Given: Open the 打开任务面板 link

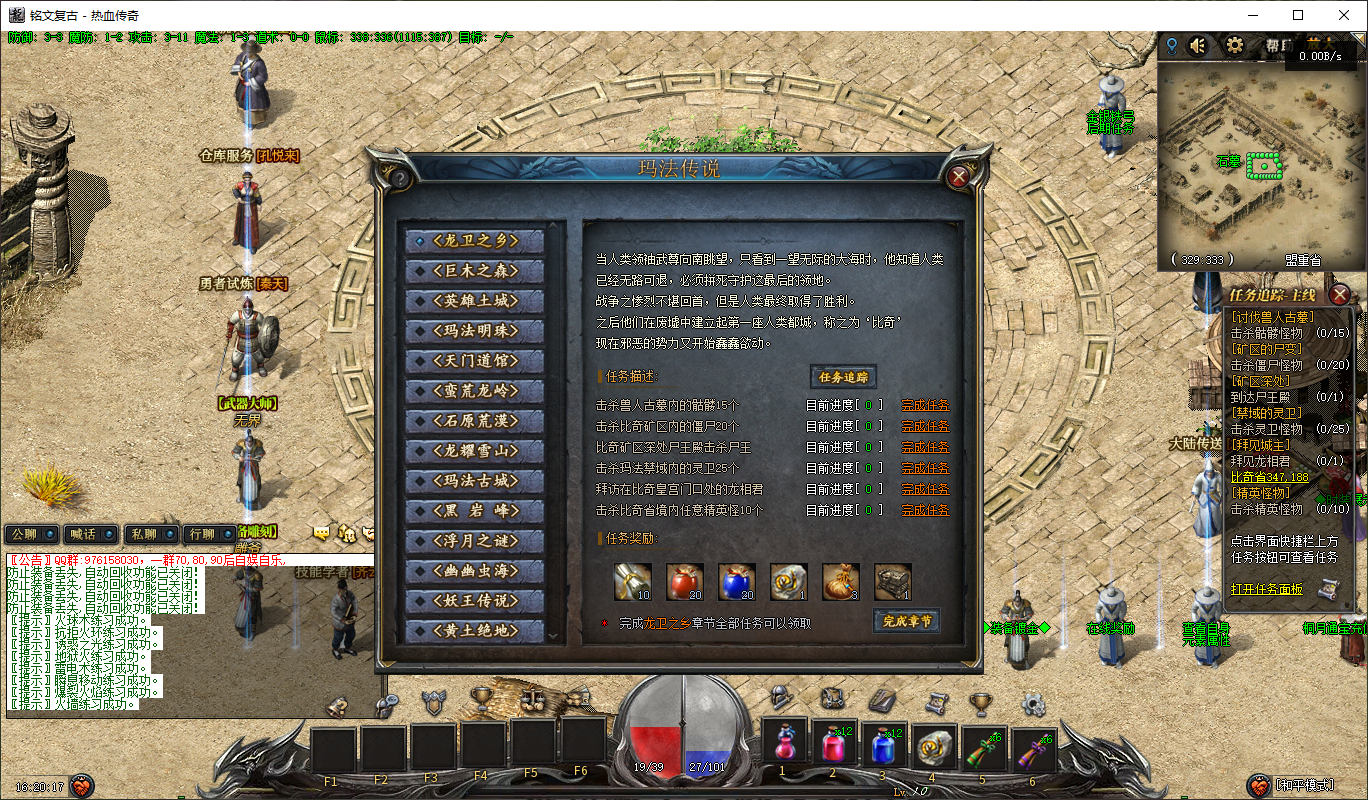Looking at the screenshot, I should click(1266, 589).
